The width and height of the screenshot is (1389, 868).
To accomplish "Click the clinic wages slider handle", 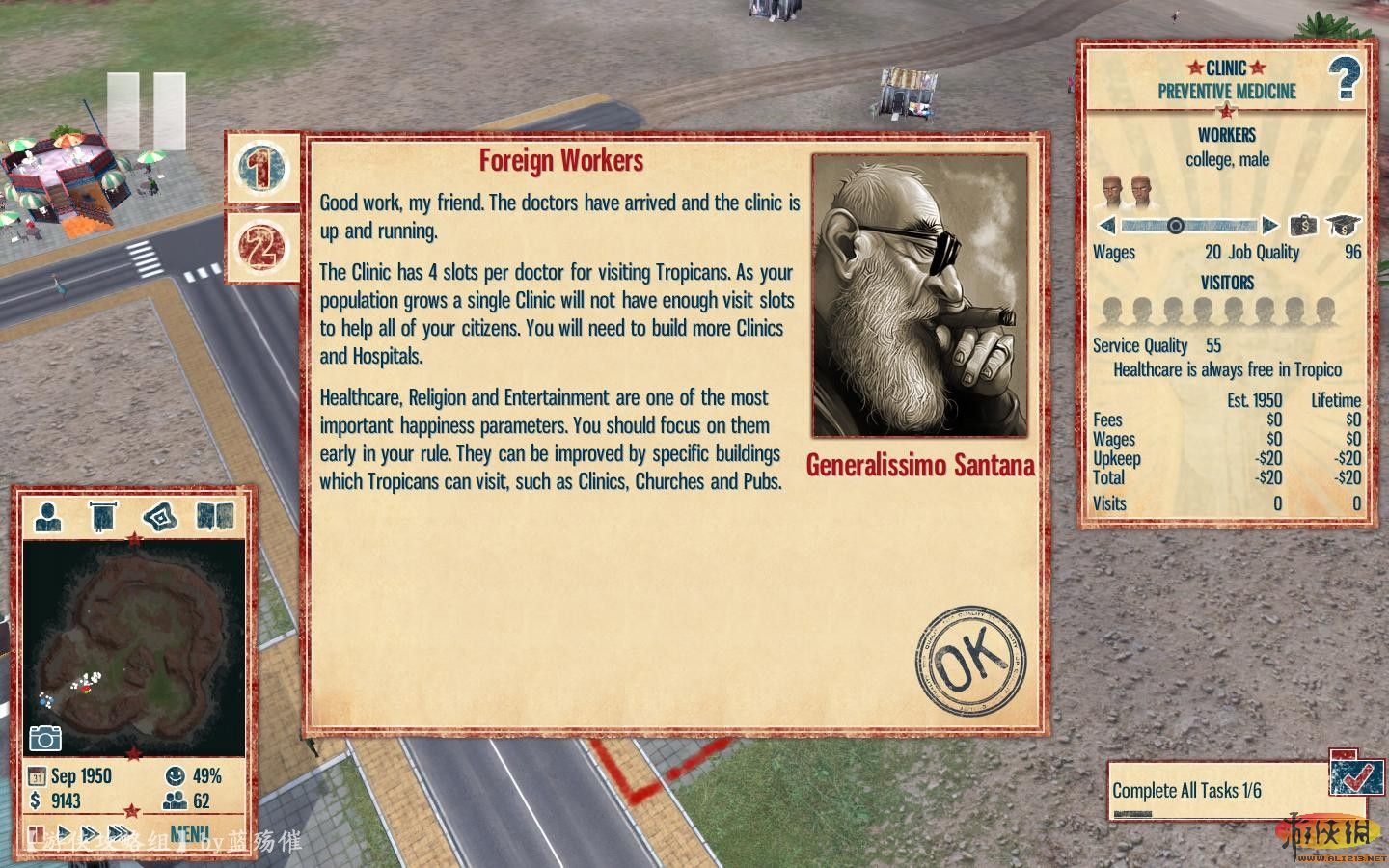I will (1175, 226).
